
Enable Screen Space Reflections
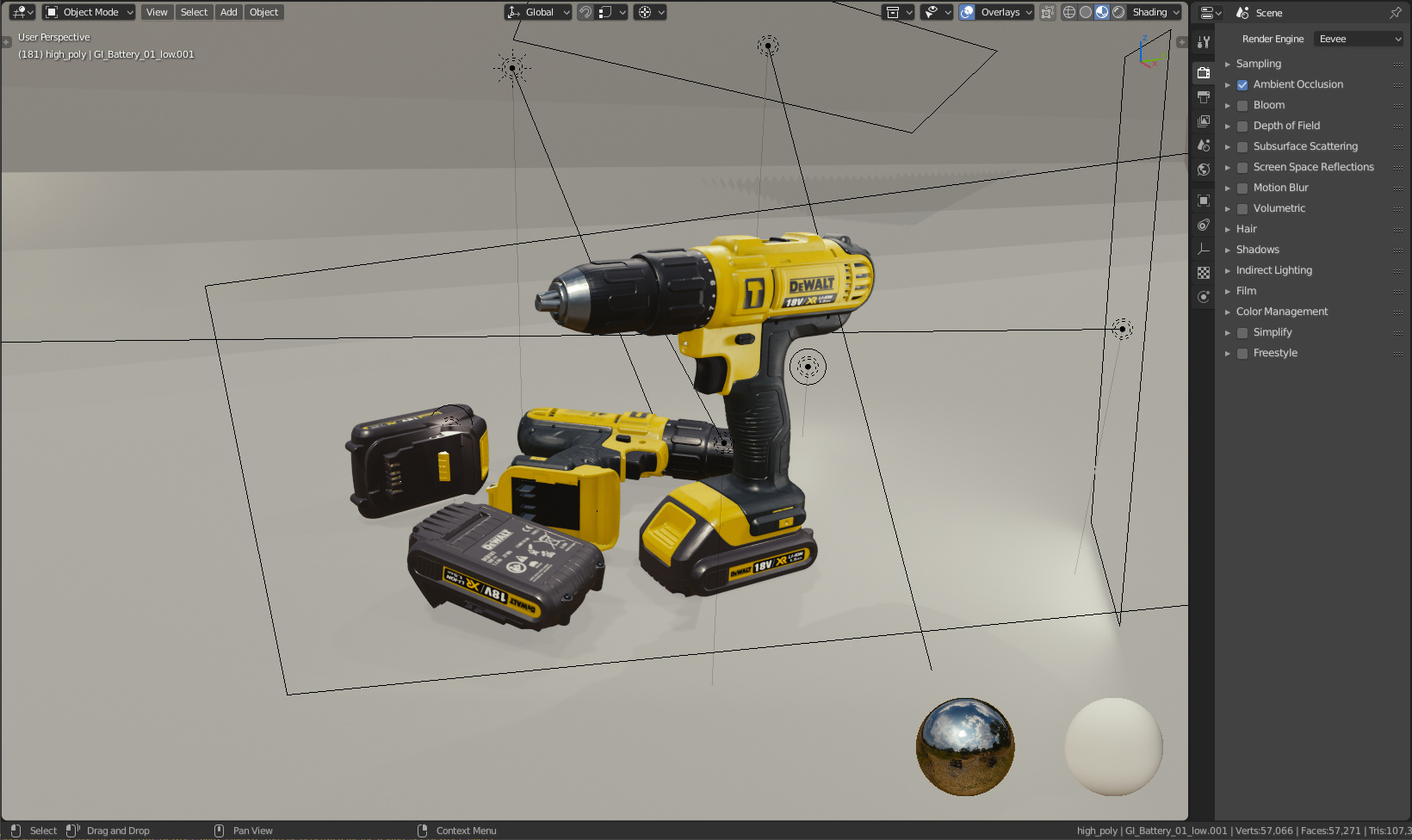point(1242,166)
